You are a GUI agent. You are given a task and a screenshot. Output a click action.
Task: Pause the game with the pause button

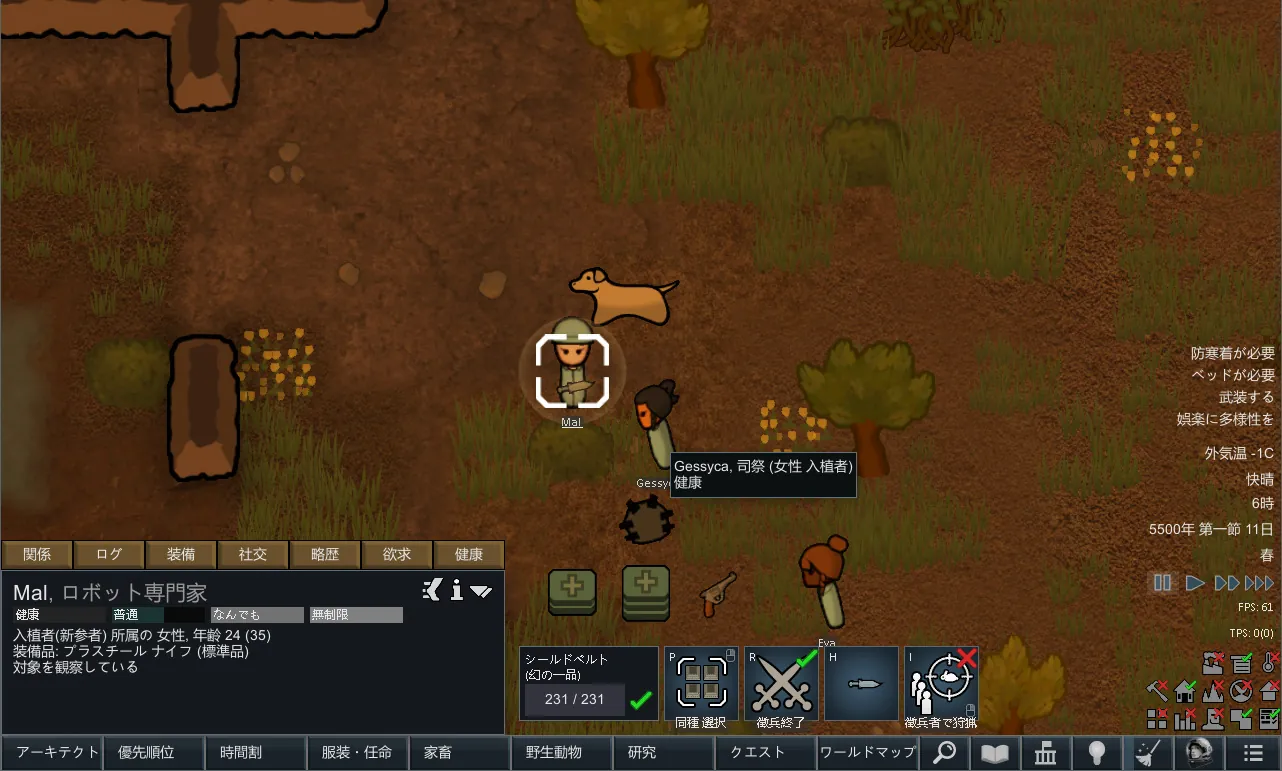click(x=1162, y=583)
